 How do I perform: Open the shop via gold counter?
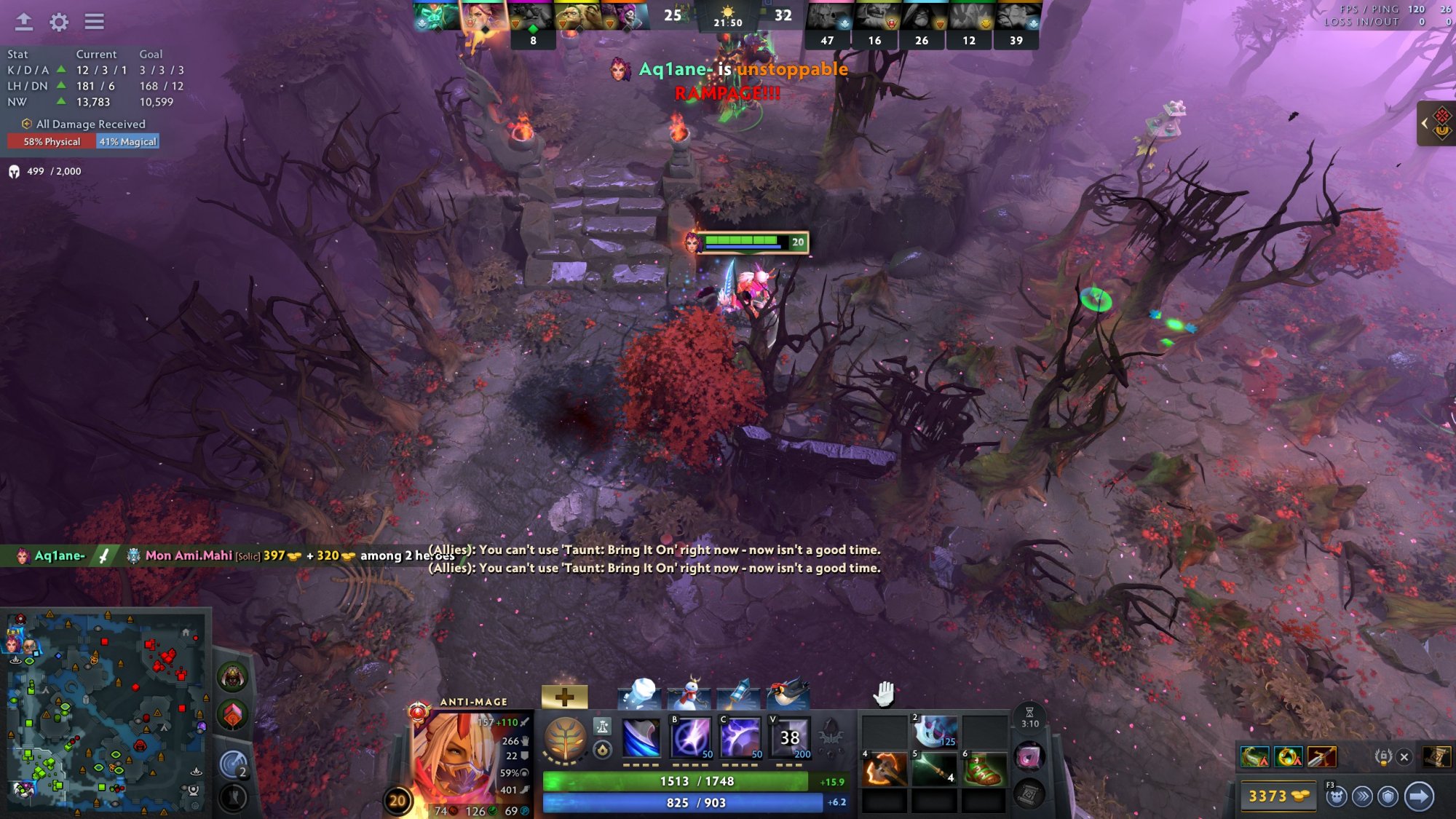(1276, 796)
